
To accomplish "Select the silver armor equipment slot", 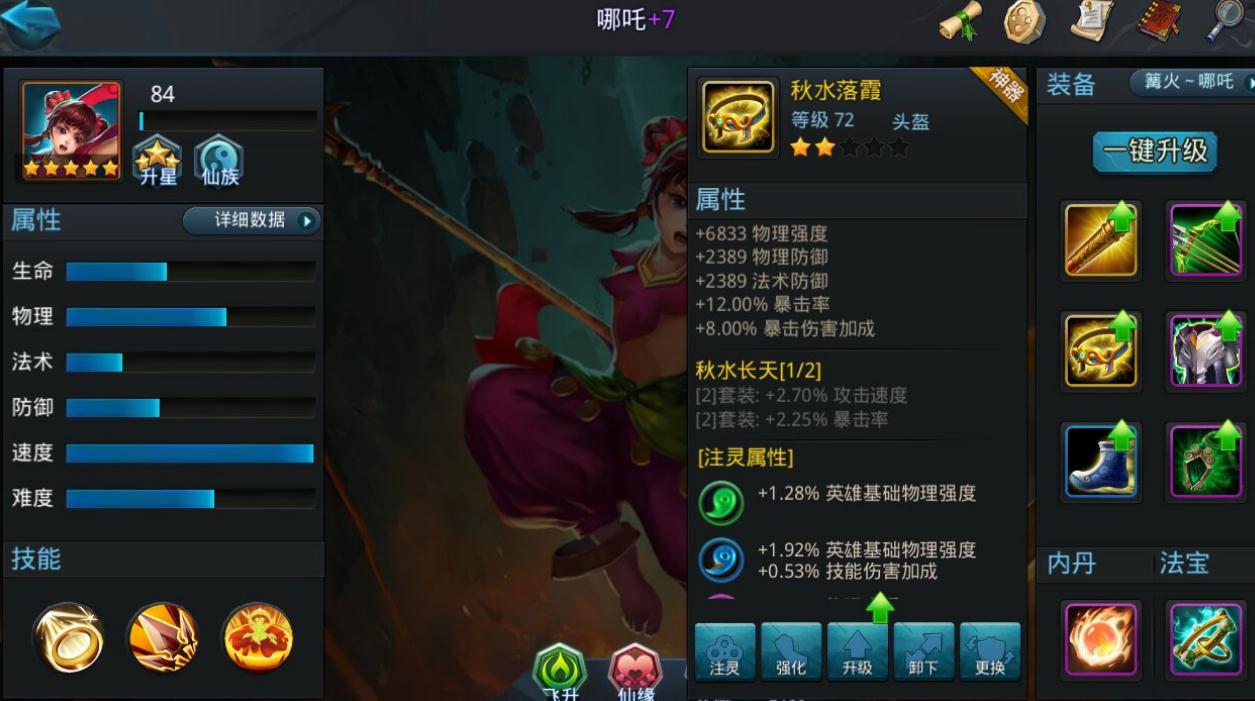I will [x=1205, y=350].
